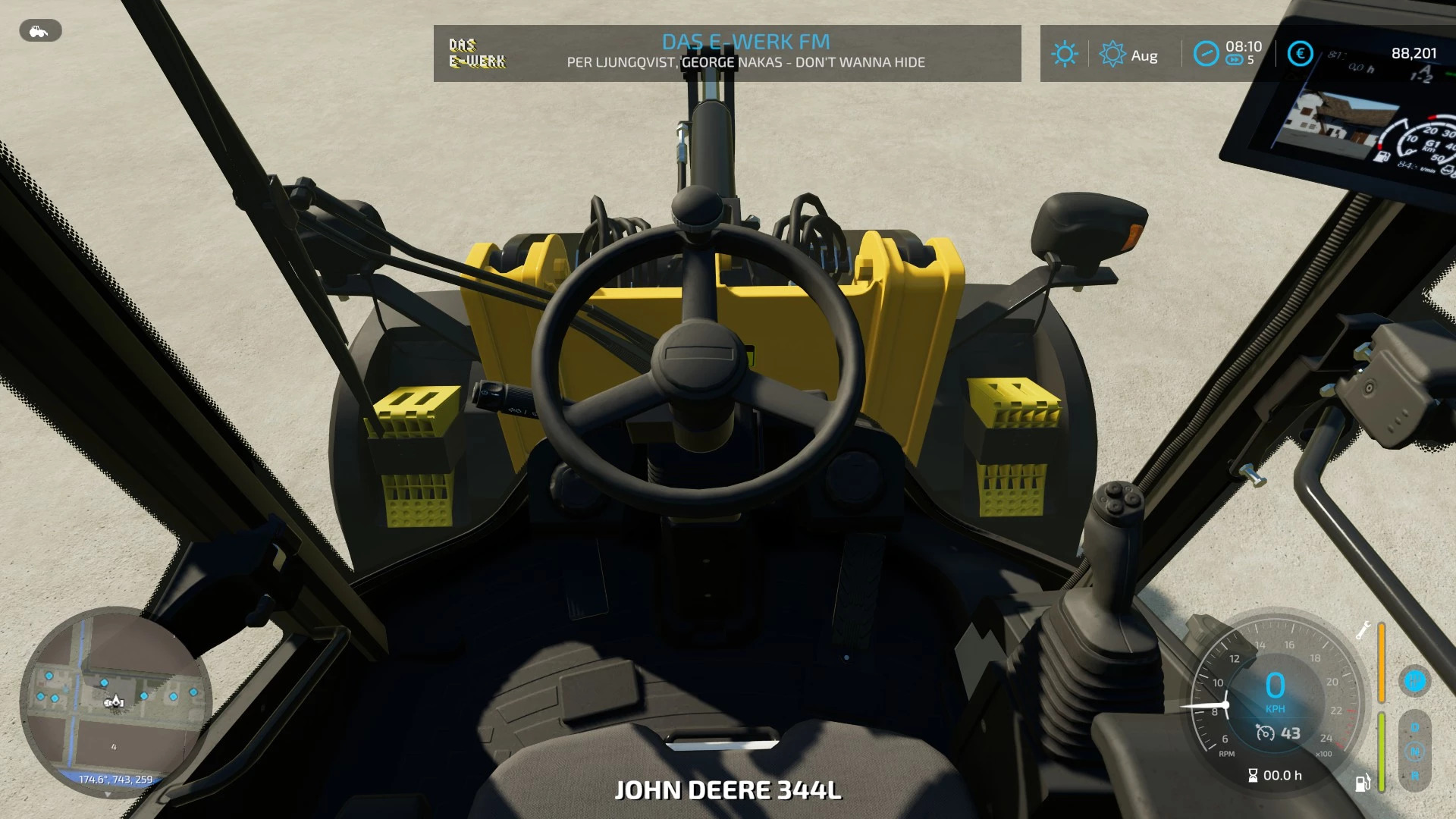Click the player vehicle marker on minimap

[x=115, y=701]
